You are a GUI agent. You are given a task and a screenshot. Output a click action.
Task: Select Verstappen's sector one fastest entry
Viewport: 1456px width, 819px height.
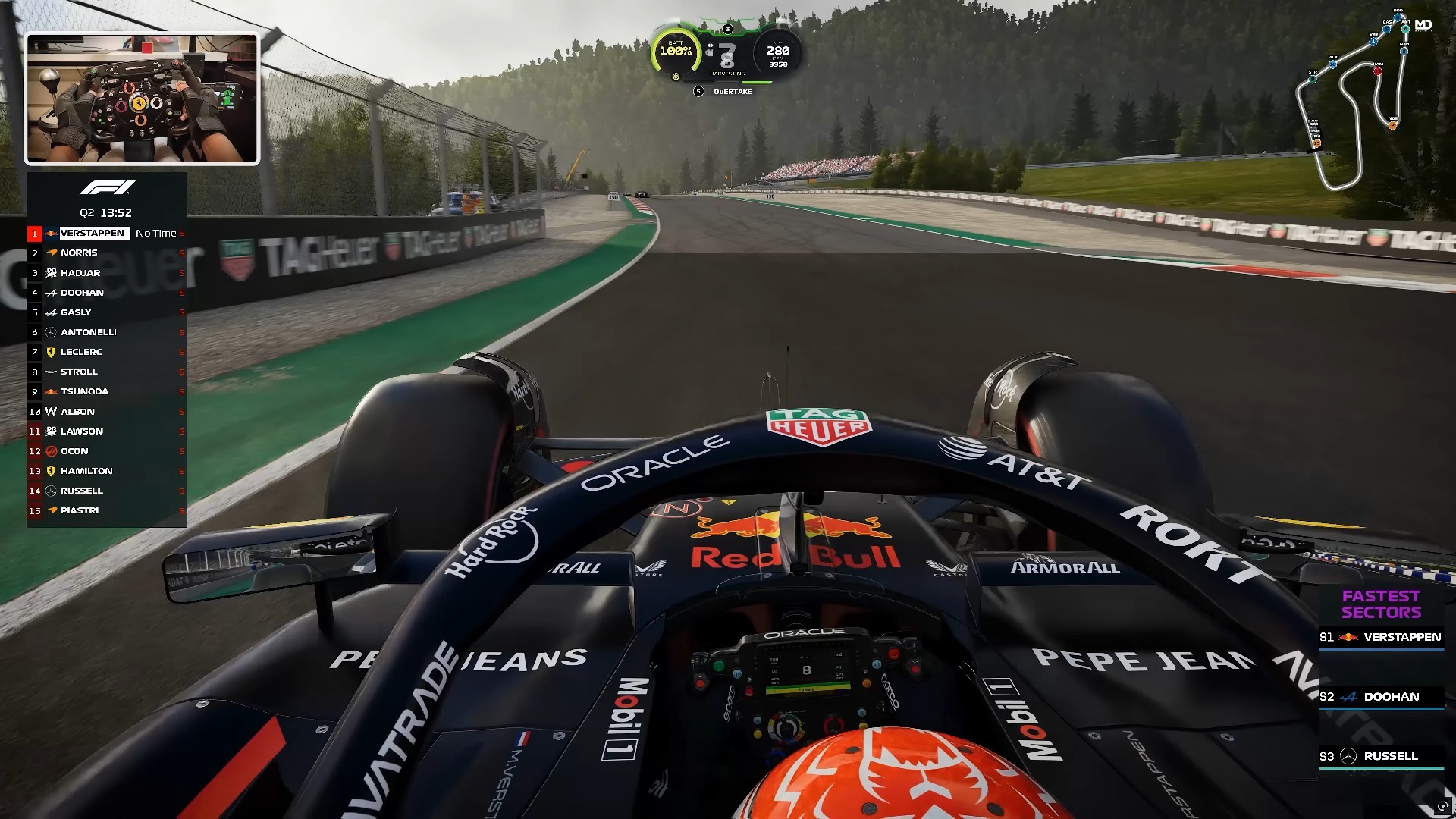pyautogui.click(x=1381, y=637)
